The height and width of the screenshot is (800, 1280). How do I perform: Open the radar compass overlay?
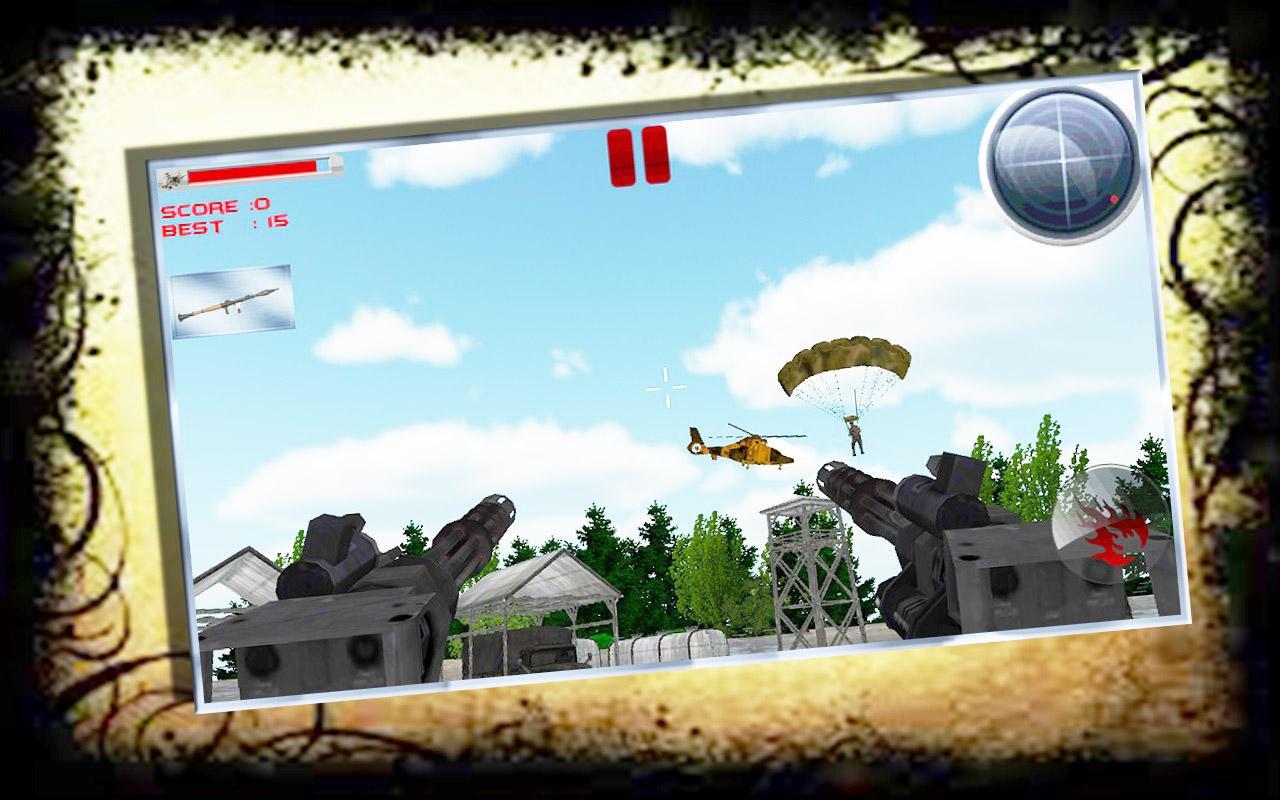click(1064, 164)
